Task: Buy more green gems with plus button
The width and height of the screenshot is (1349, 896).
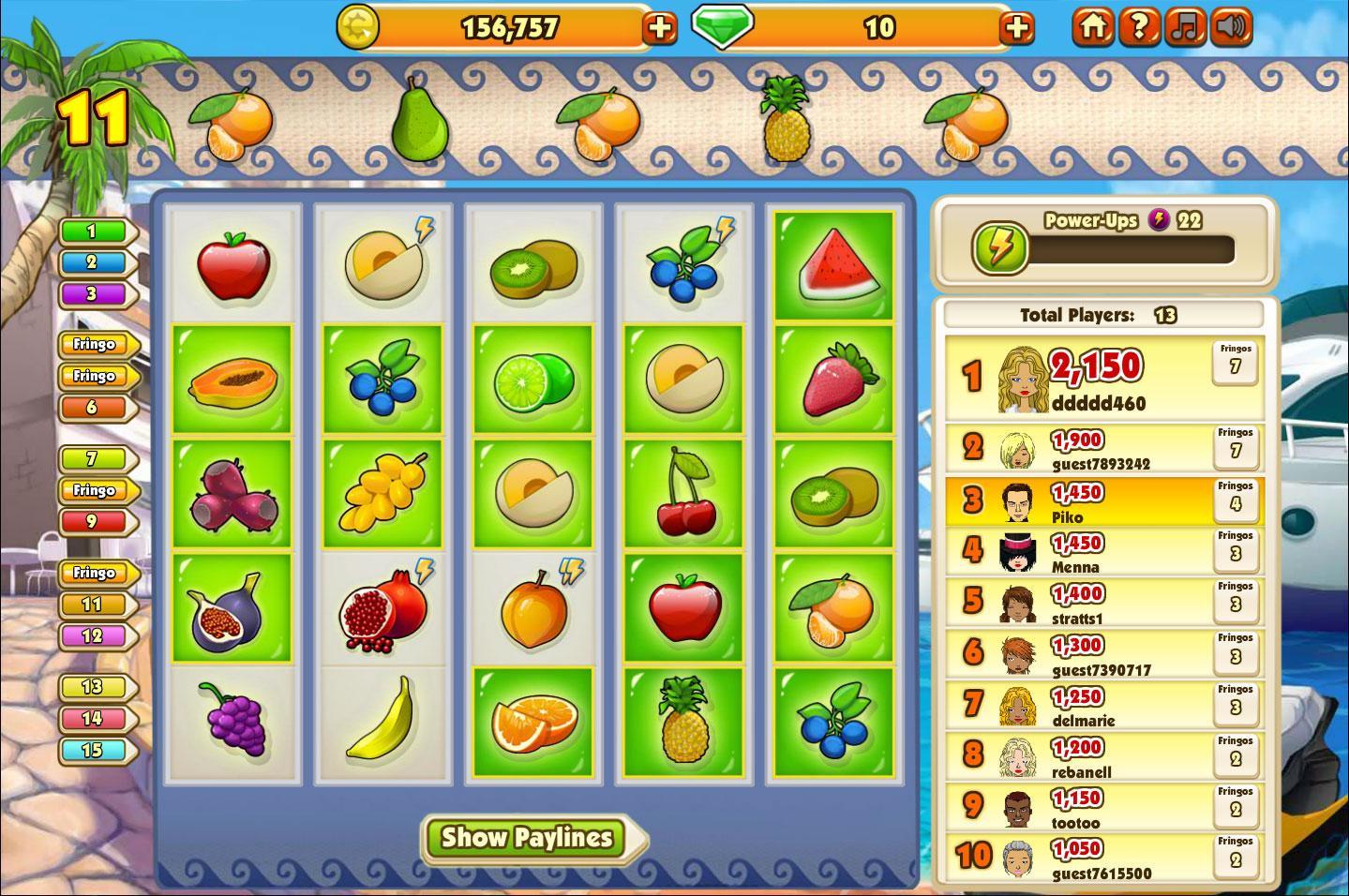Action: pyautogui.click(x=1016, y=28)
